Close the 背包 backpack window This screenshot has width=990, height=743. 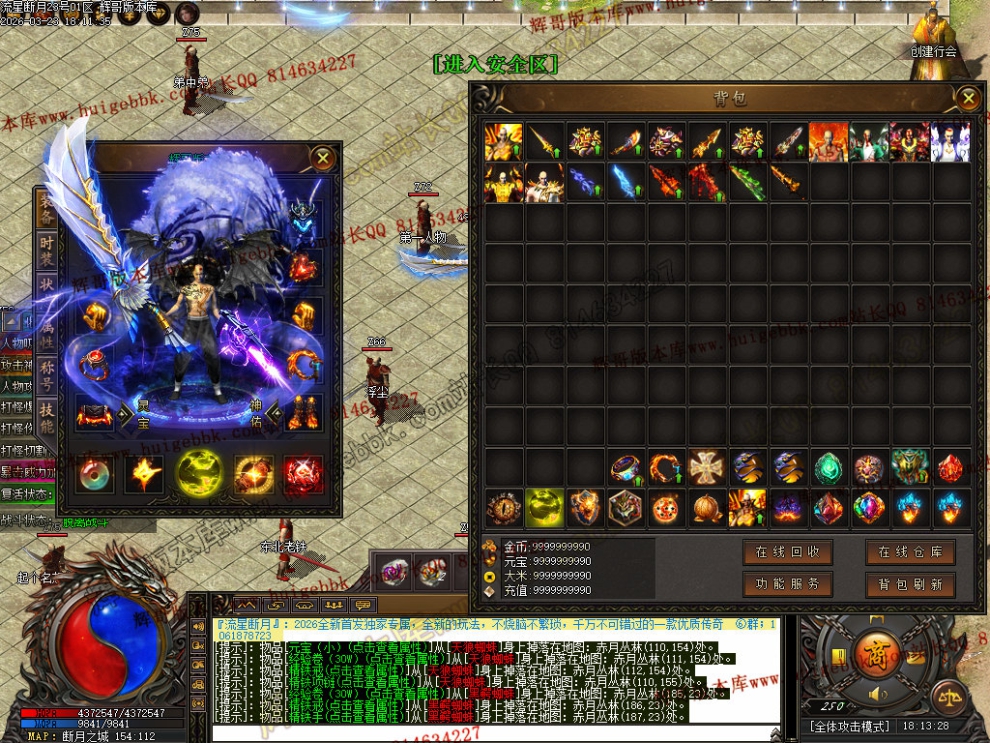pos(967,98)
